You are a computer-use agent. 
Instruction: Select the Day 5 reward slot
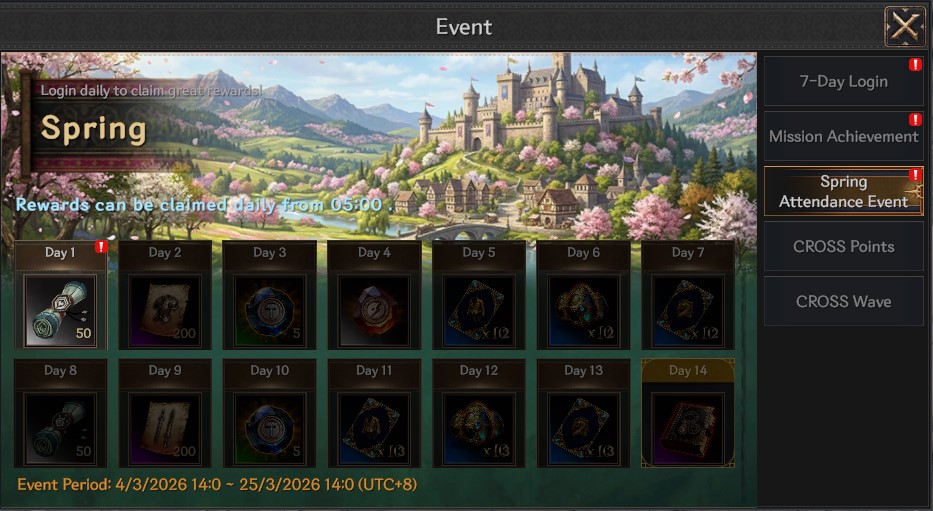478,310
